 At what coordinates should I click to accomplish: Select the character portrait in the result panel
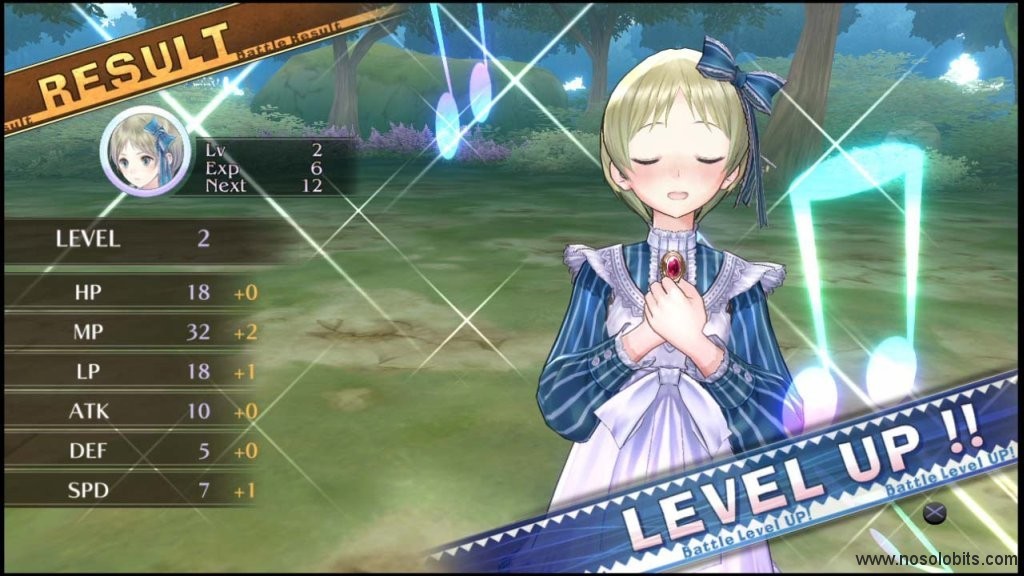click(x=145, y=151)
